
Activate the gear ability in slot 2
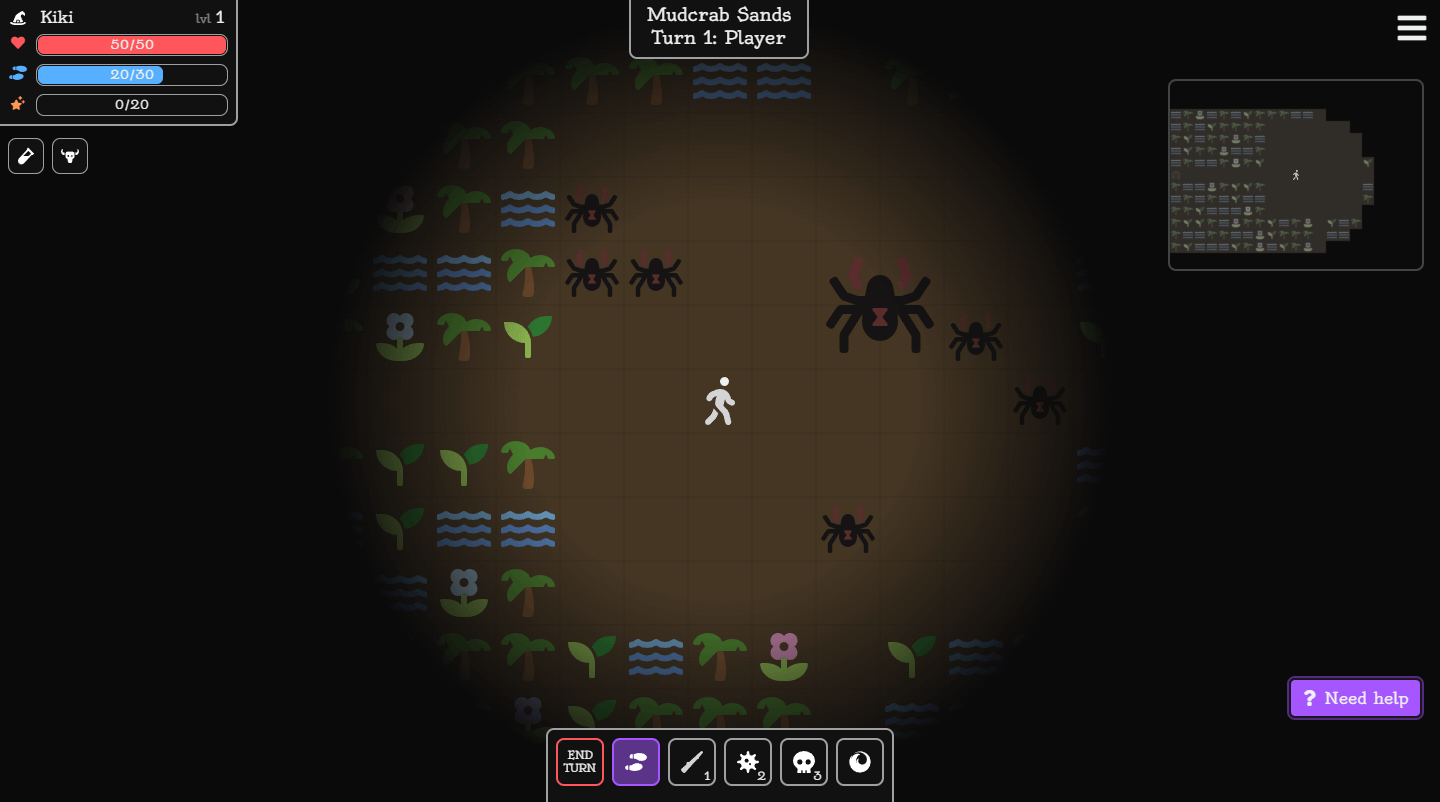[x=747, y=762]
